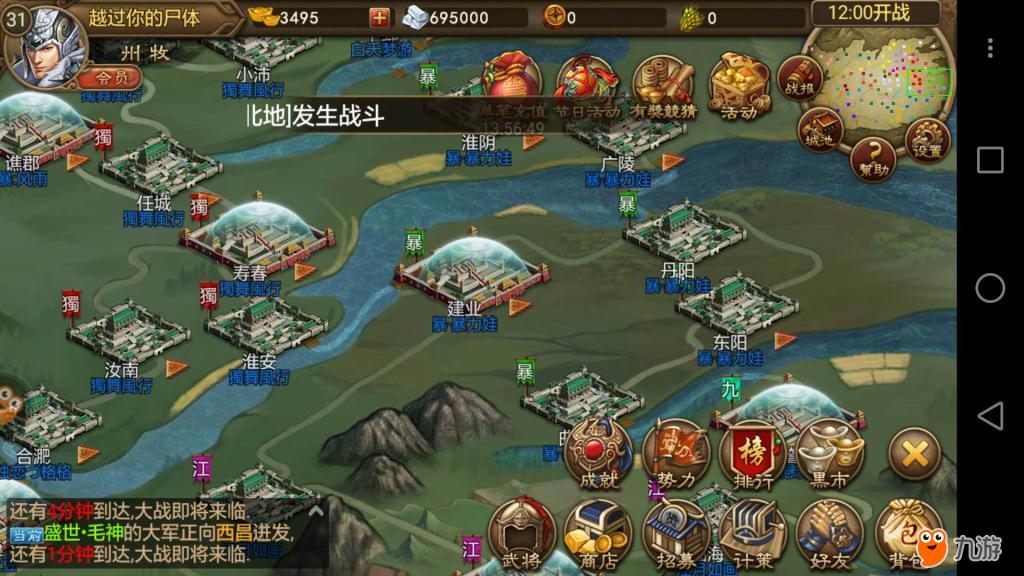Open the 势力 faction menu
This screenshot has height=576, width=1024.
[677, 453]
